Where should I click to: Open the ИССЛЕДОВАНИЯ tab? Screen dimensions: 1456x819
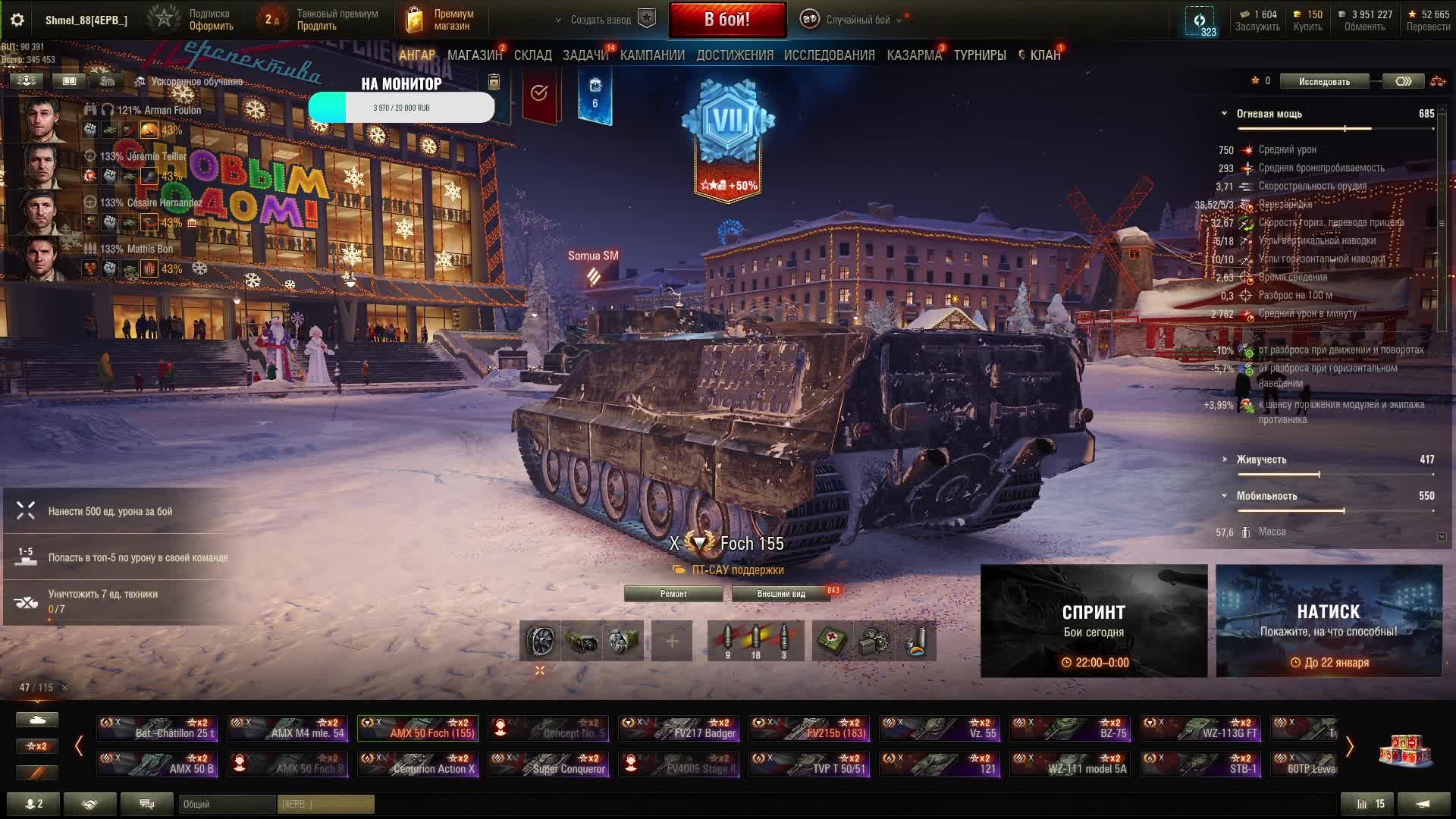[x=829, y=55]
